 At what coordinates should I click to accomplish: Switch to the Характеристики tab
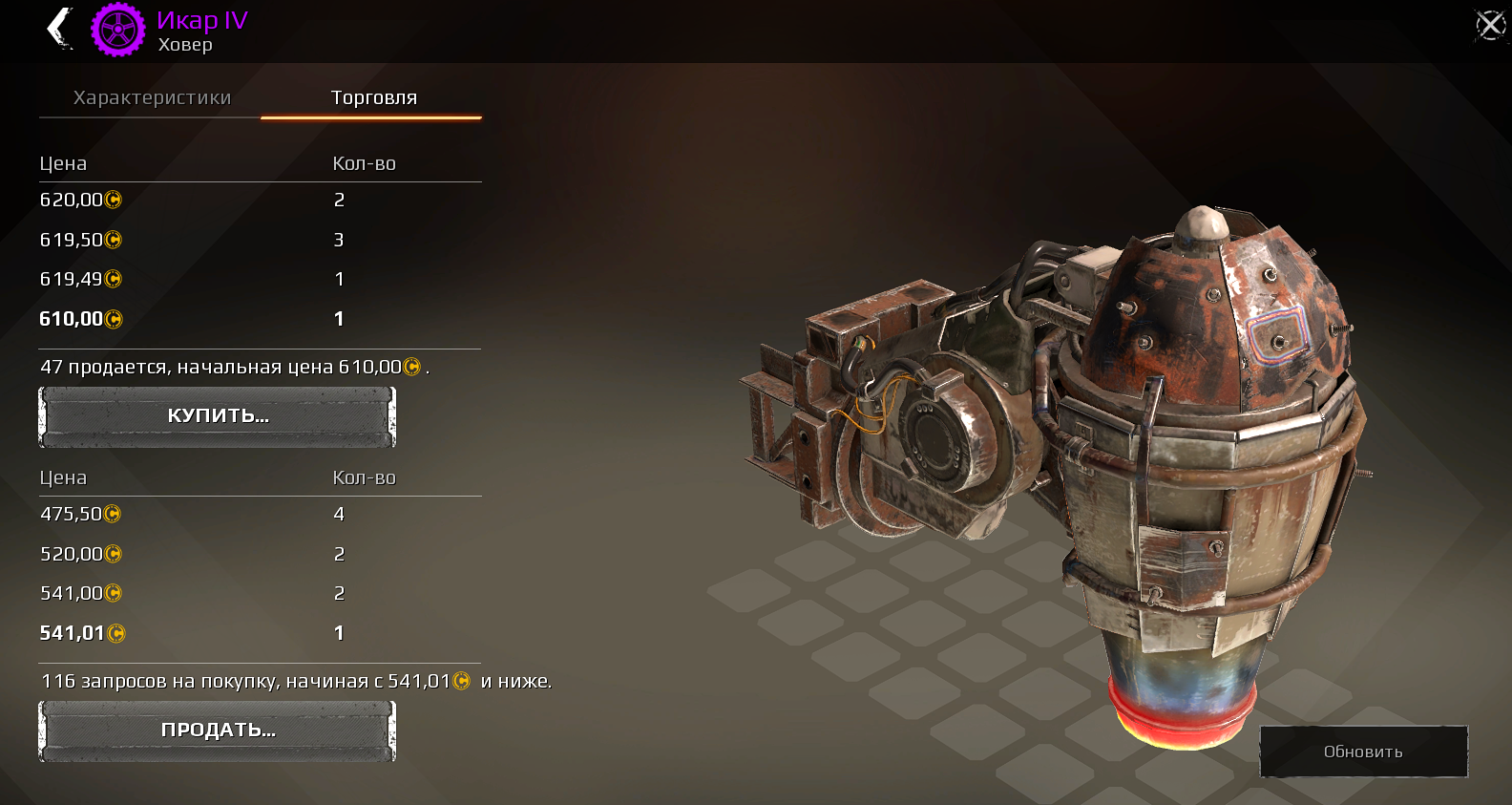click(152, 97)
